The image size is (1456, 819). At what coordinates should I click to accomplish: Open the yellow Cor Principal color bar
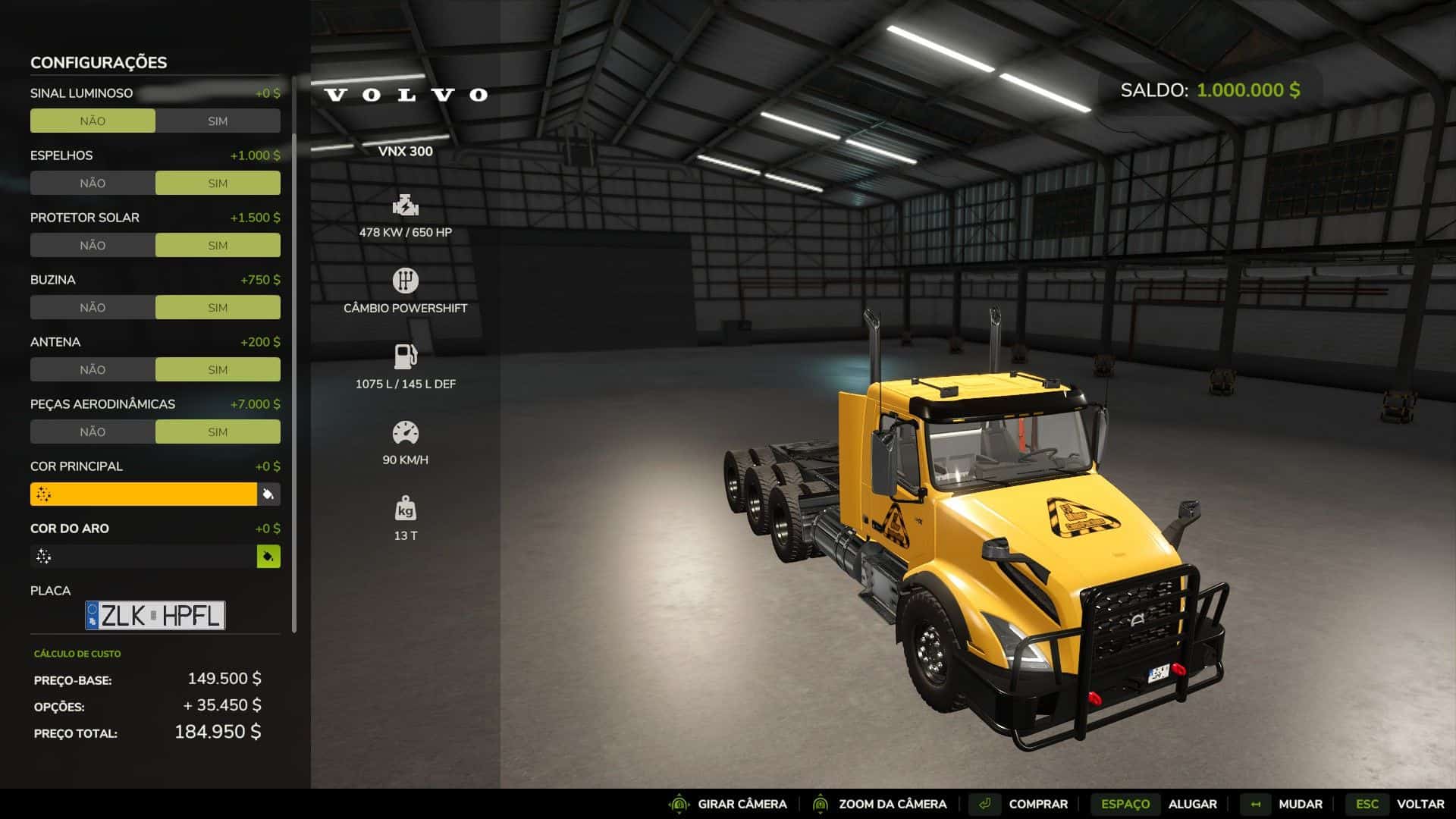143,494
